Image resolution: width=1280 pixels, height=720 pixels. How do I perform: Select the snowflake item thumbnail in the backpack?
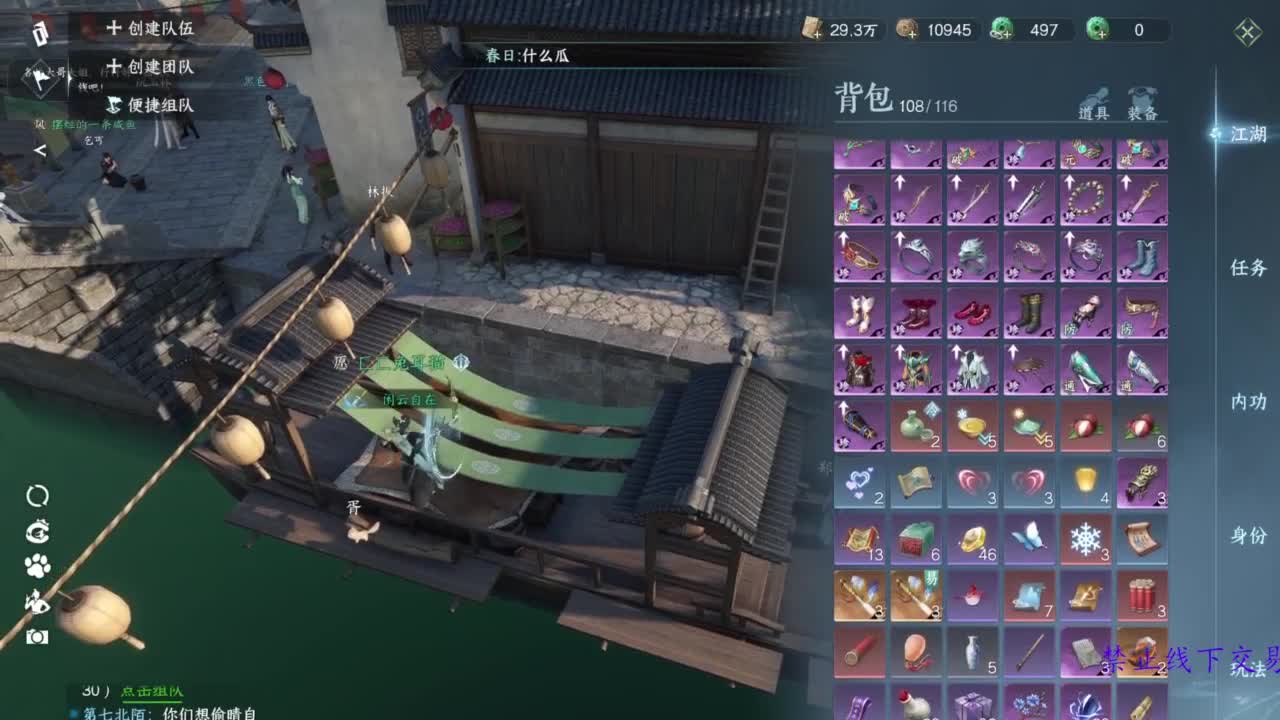pyautogui.click(x=1085, y=537)
